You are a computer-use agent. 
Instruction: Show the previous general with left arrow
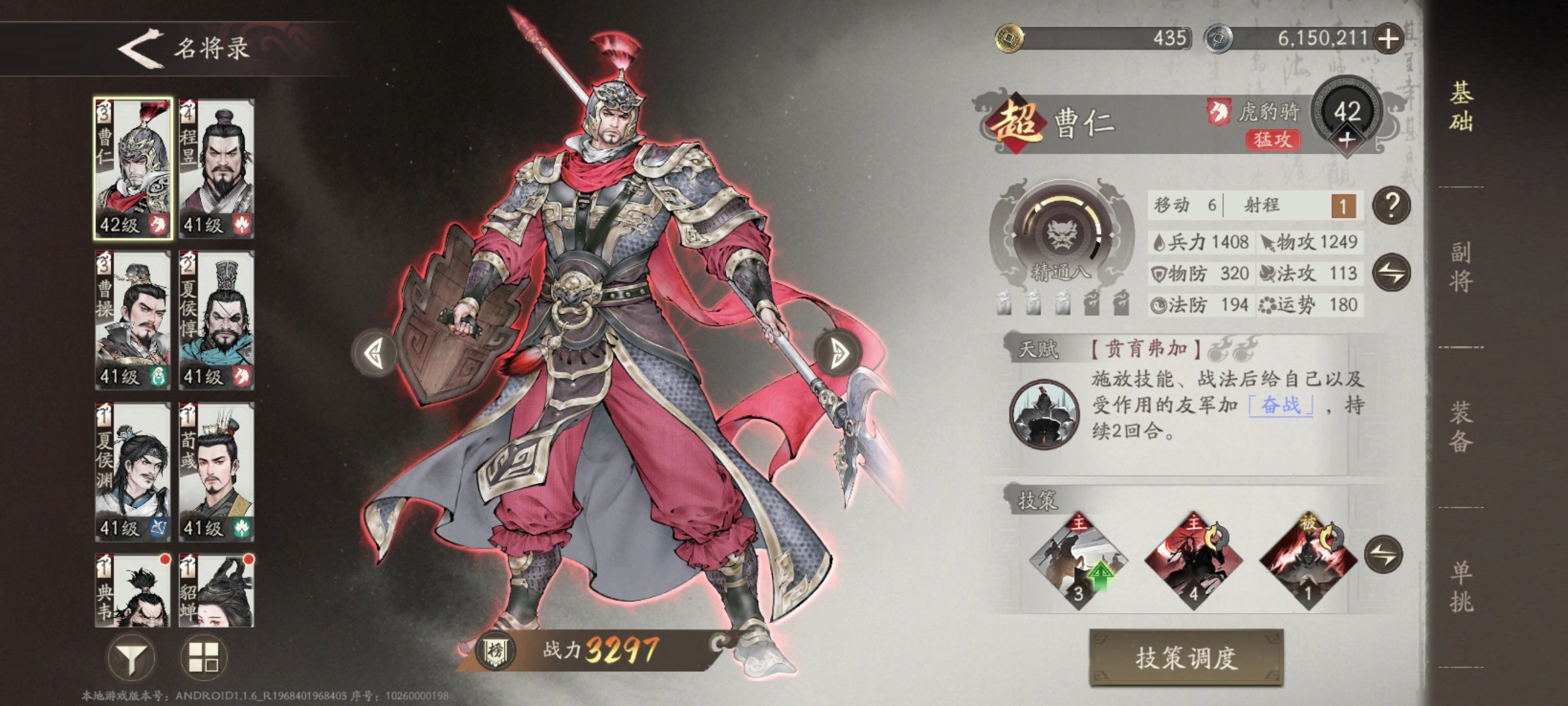(x=374, y=353)
